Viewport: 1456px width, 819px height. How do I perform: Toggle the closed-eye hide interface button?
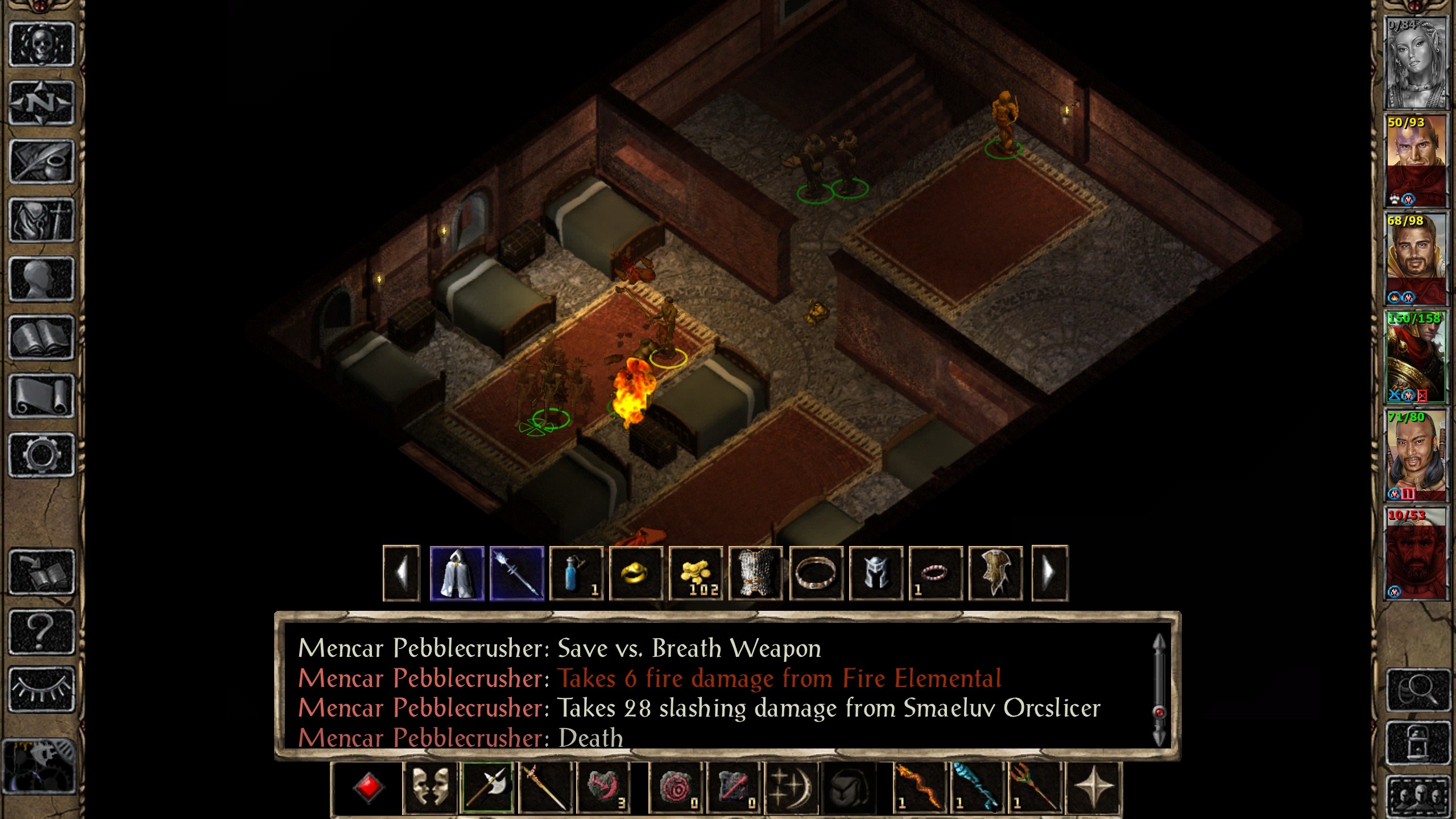42,689
